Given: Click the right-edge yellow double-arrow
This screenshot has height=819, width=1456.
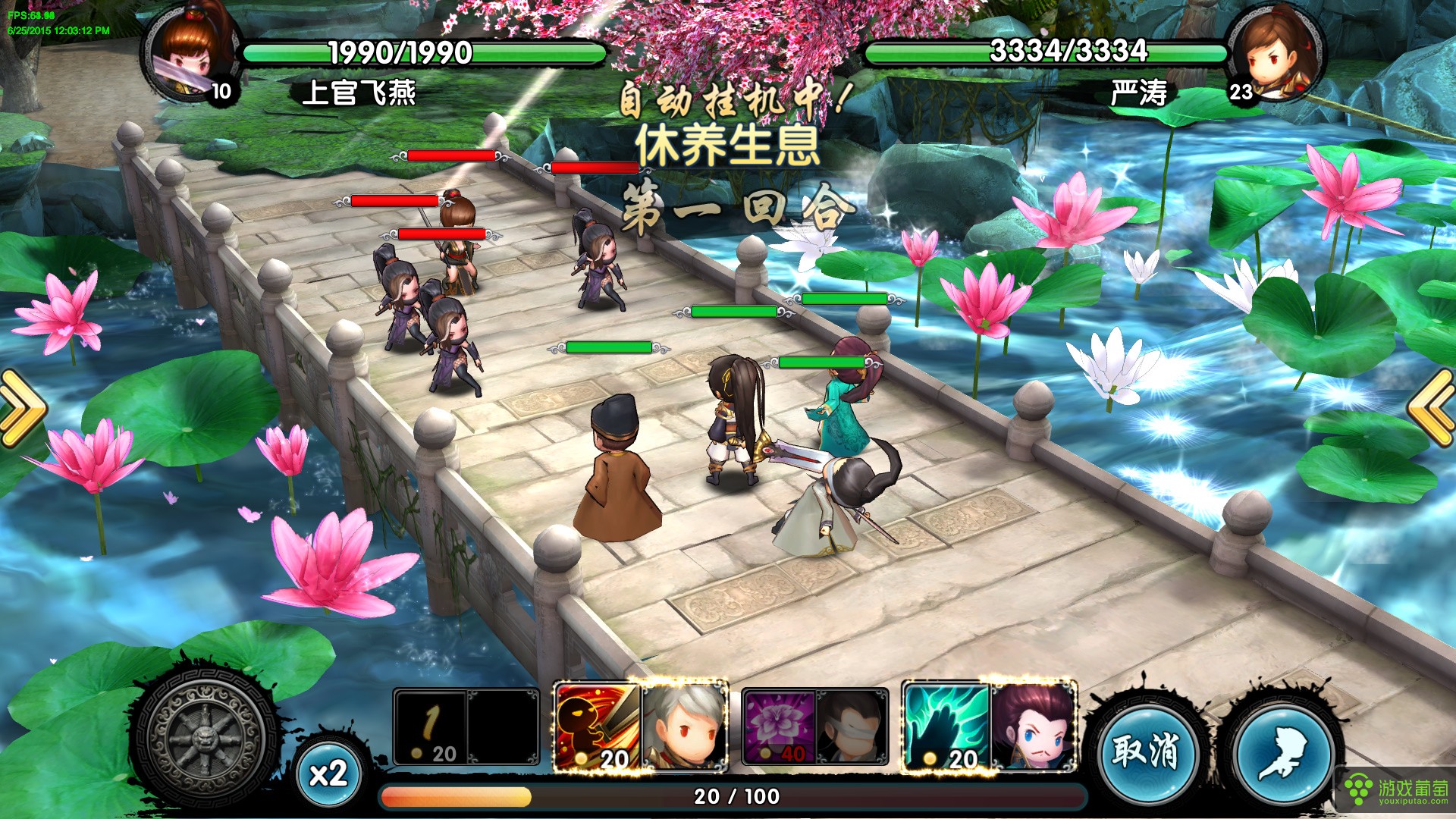Looking at the screenshot, I should click(1432, 407).
